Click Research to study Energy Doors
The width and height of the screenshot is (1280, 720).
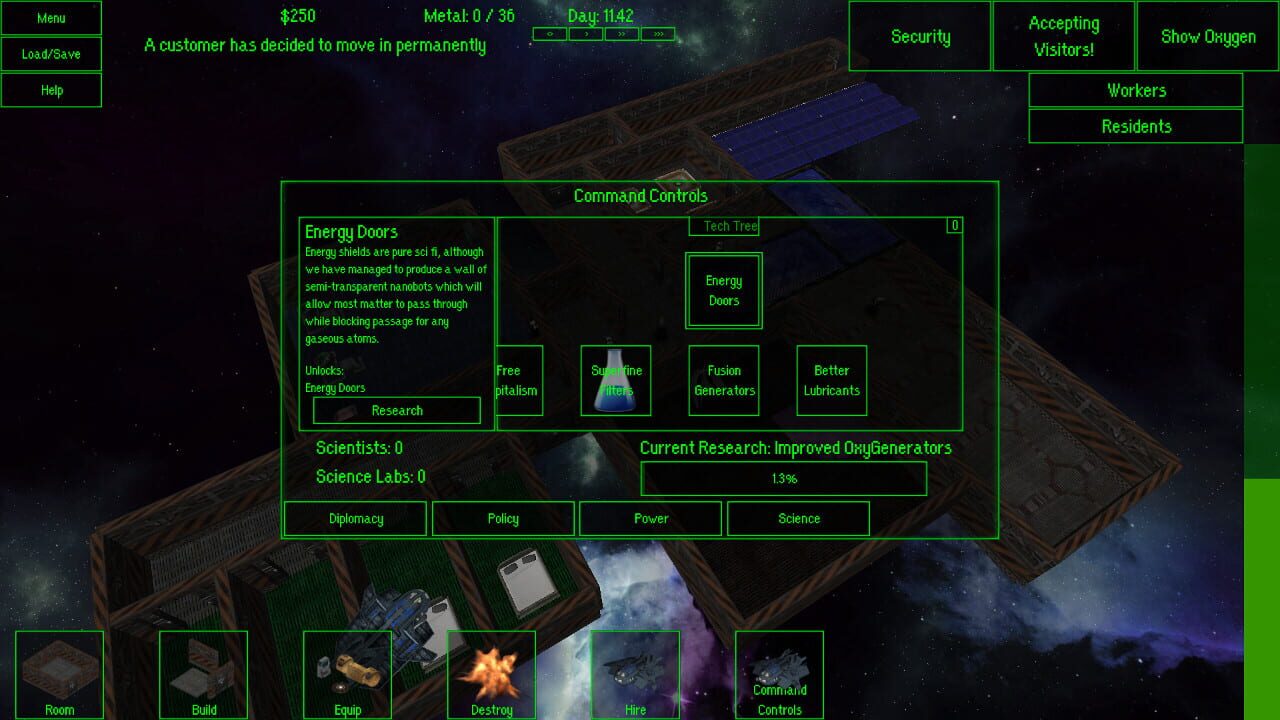pyautogui.click(x=396, y=410)
